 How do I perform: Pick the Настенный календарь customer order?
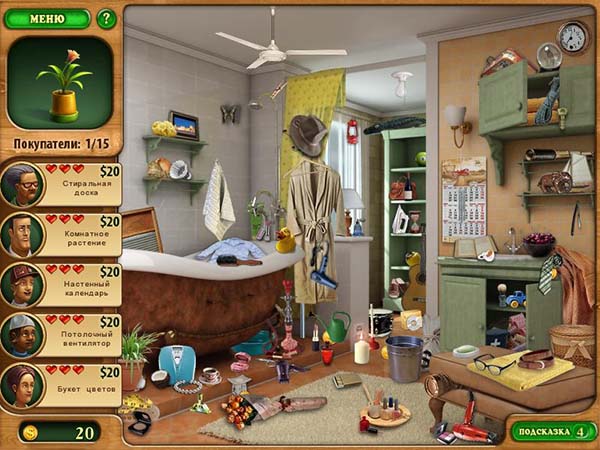pos(62,285)
